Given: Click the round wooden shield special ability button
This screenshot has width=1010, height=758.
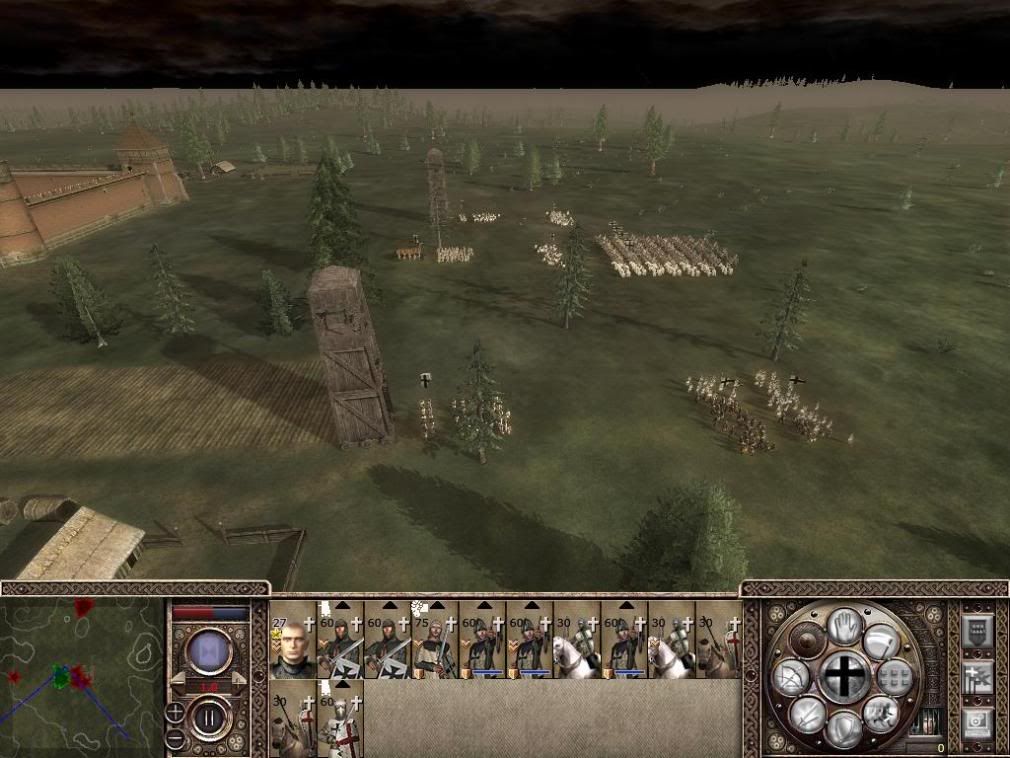Looking at the screenshot, I should tap(806, 640).
